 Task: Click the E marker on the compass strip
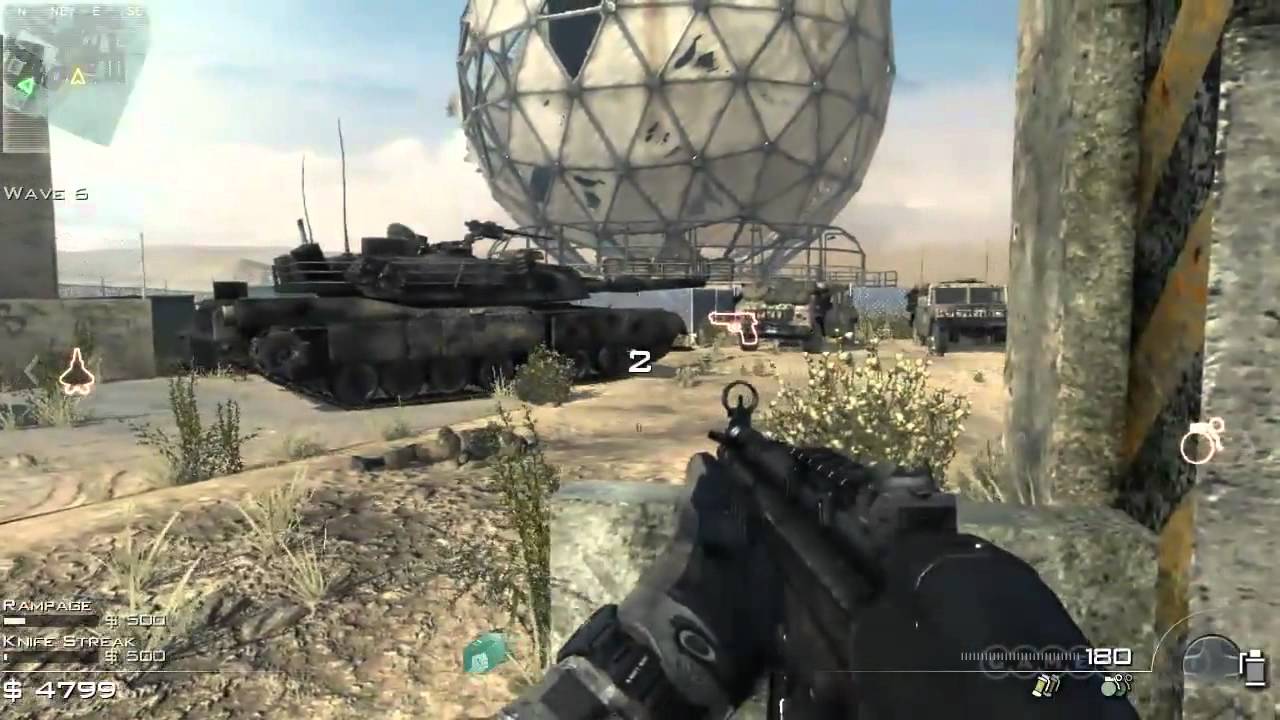click(x=98, y=9)
